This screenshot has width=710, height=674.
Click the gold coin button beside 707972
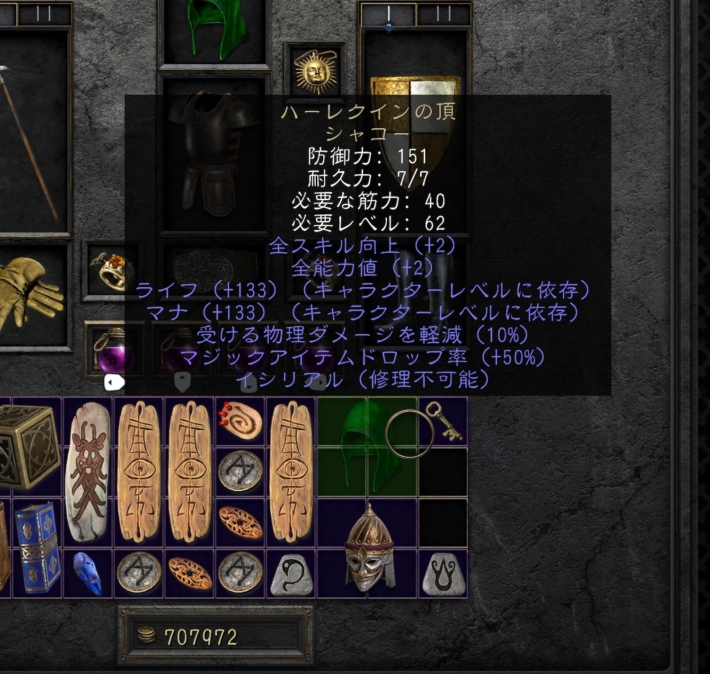tap(147, 636)
